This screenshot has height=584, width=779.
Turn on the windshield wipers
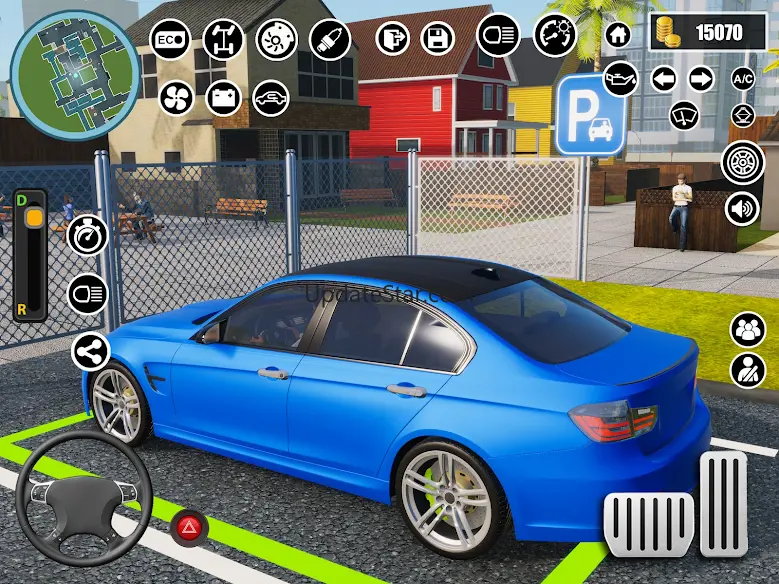click(684, 115)
